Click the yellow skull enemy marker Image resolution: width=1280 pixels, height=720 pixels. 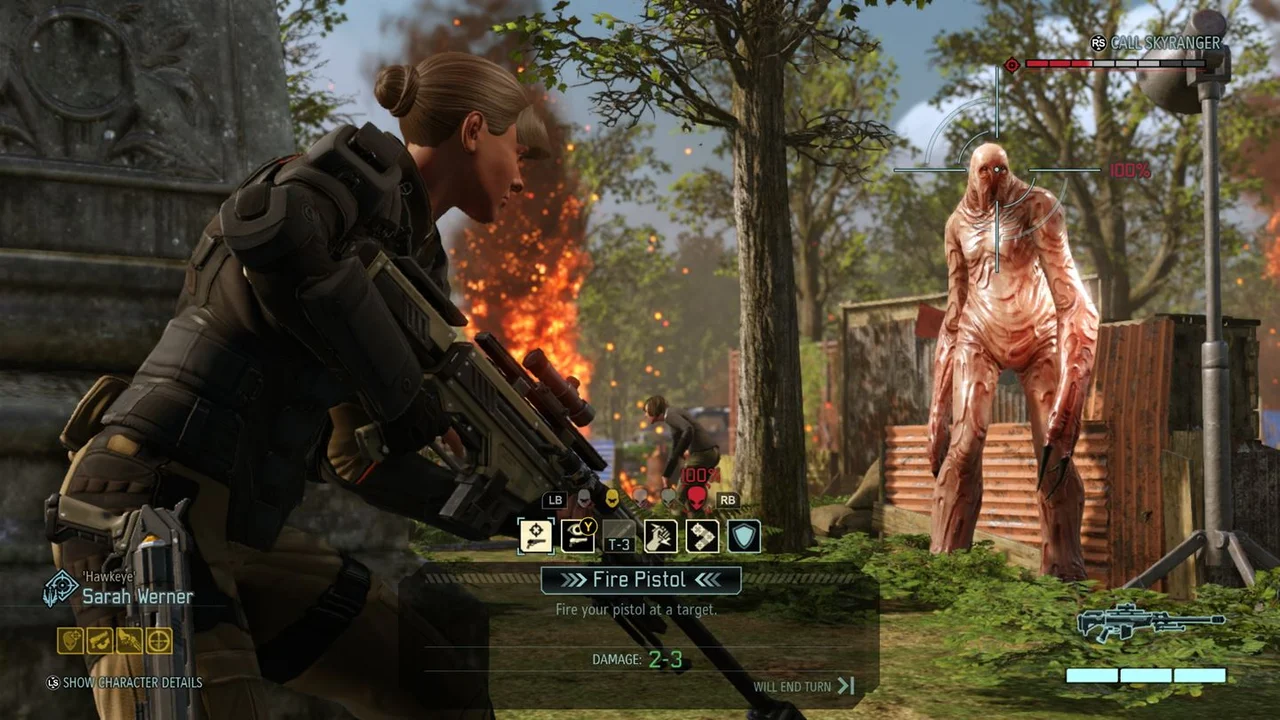611,498
